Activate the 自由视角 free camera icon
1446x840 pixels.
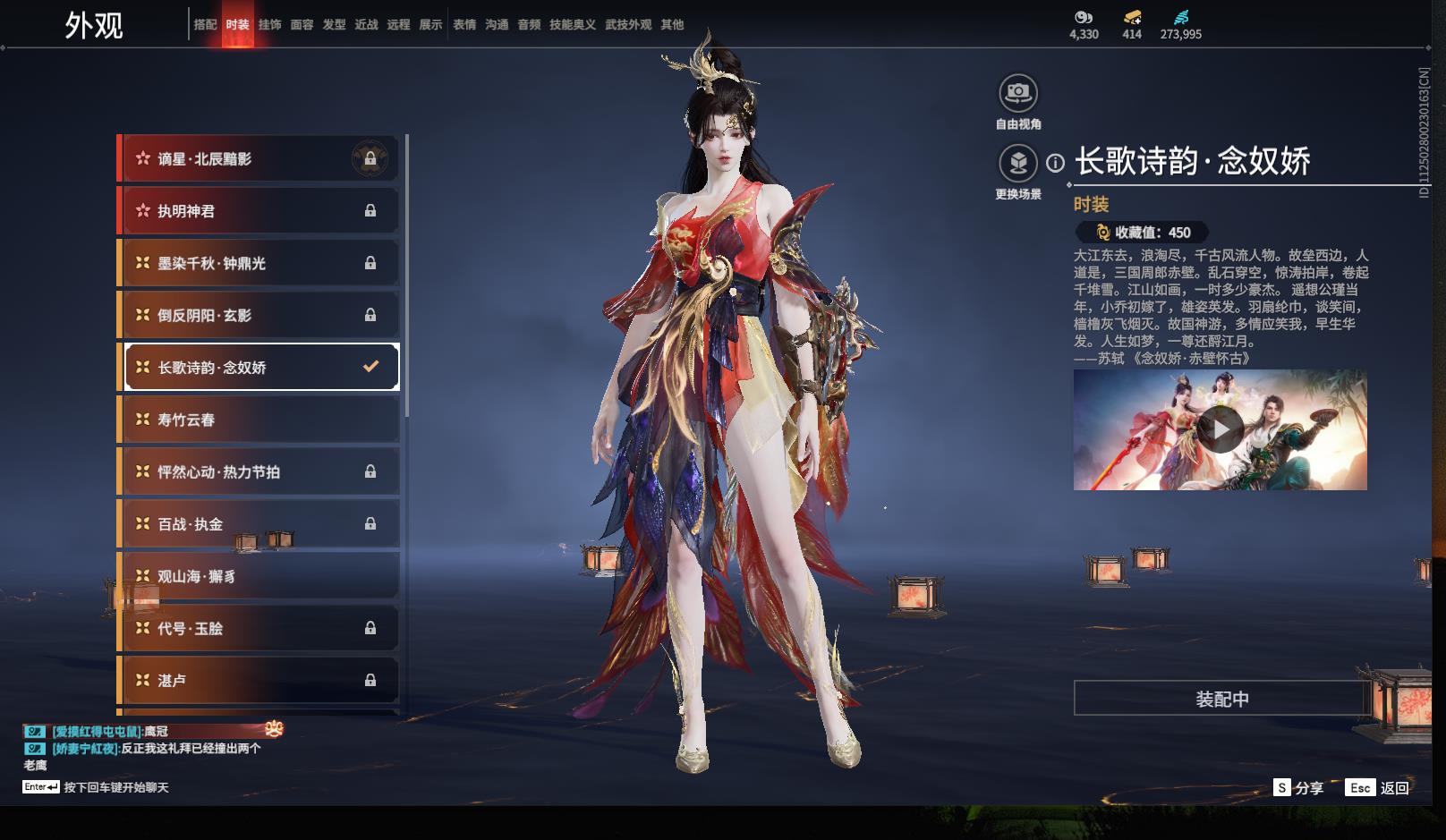(1018, 92)
